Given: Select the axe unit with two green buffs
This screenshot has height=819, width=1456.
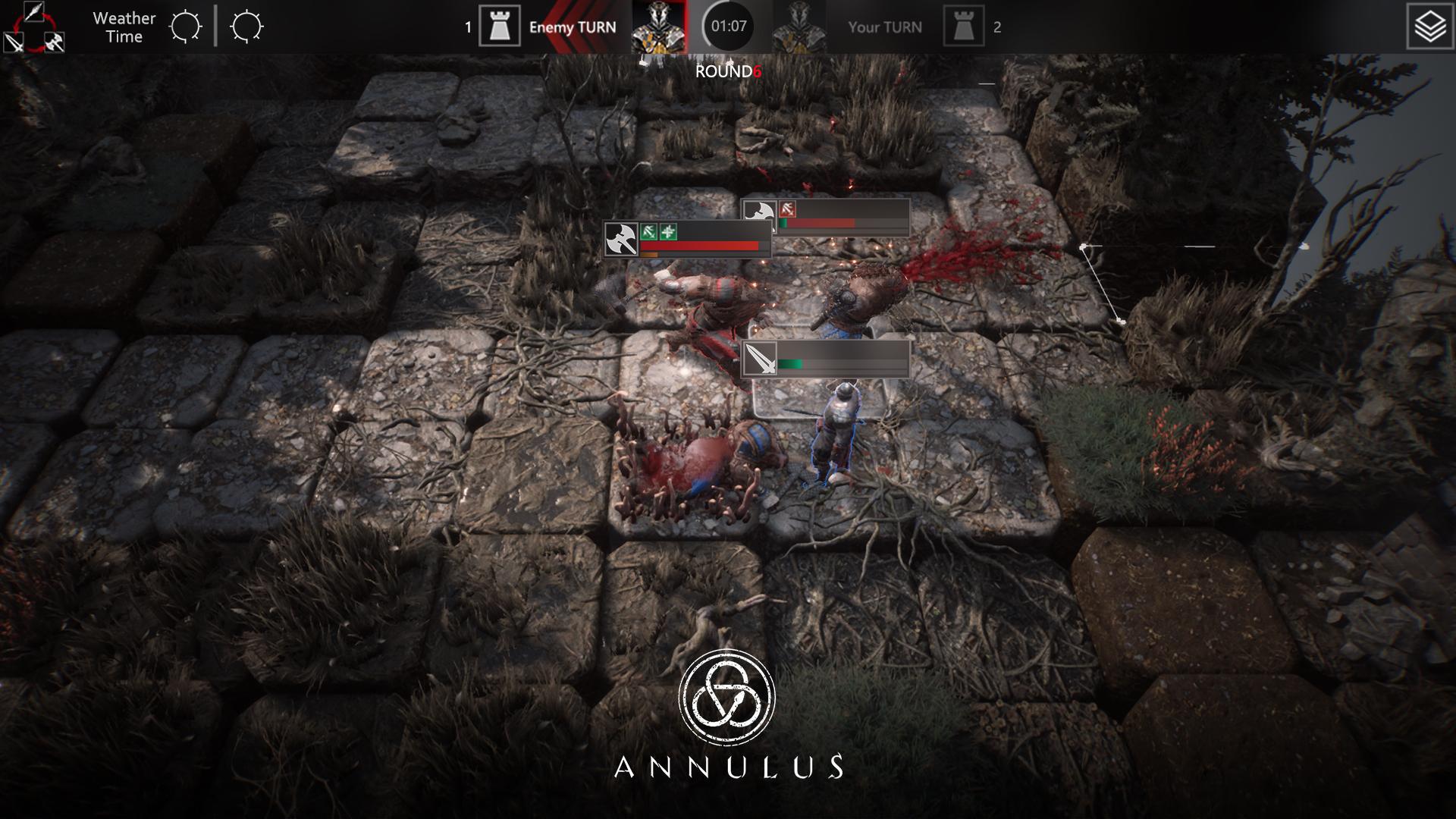Looking at the screenshot, I should click(687, 239).
